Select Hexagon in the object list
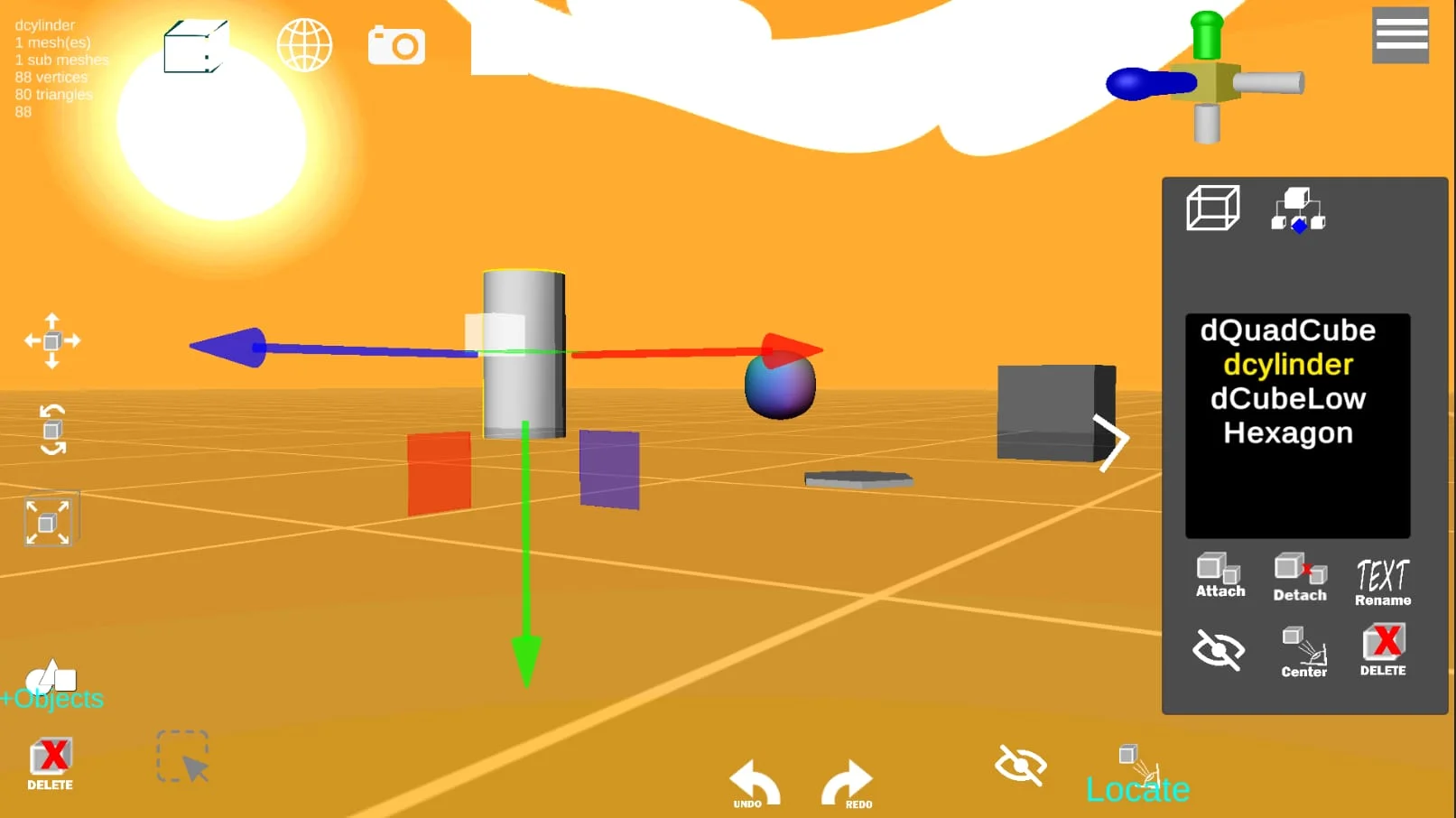Image resolution: width=1456 pixels, height=818 pixels. pos(1287,432)
